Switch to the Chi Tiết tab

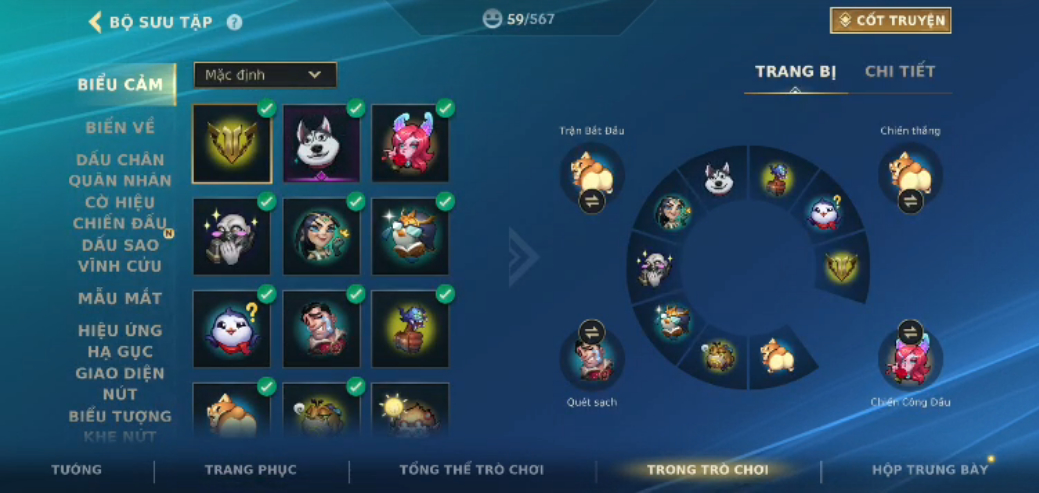click(x=899, y=72)
